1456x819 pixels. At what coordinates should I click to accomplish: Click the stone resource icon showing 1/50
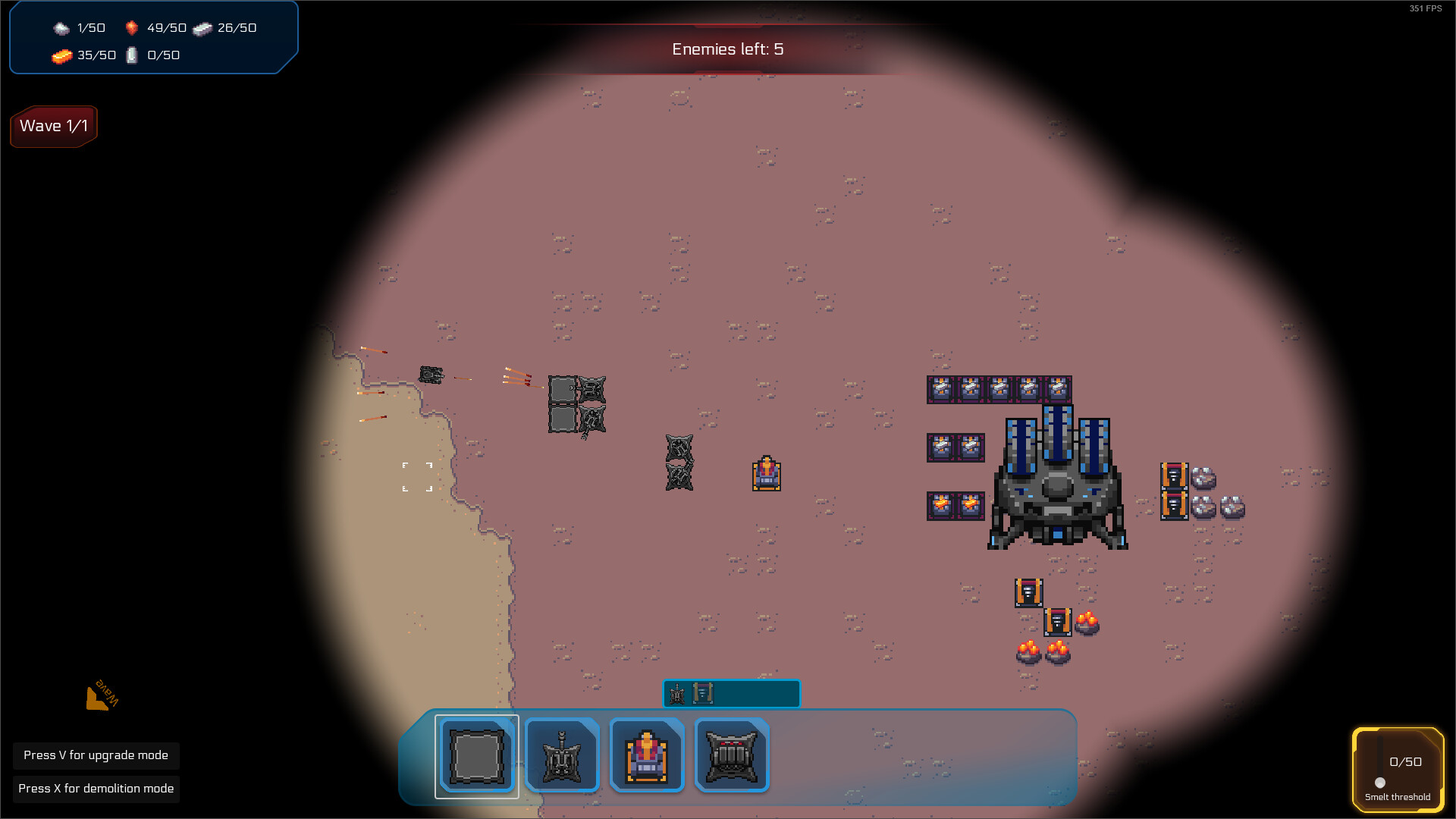(61, 28)
